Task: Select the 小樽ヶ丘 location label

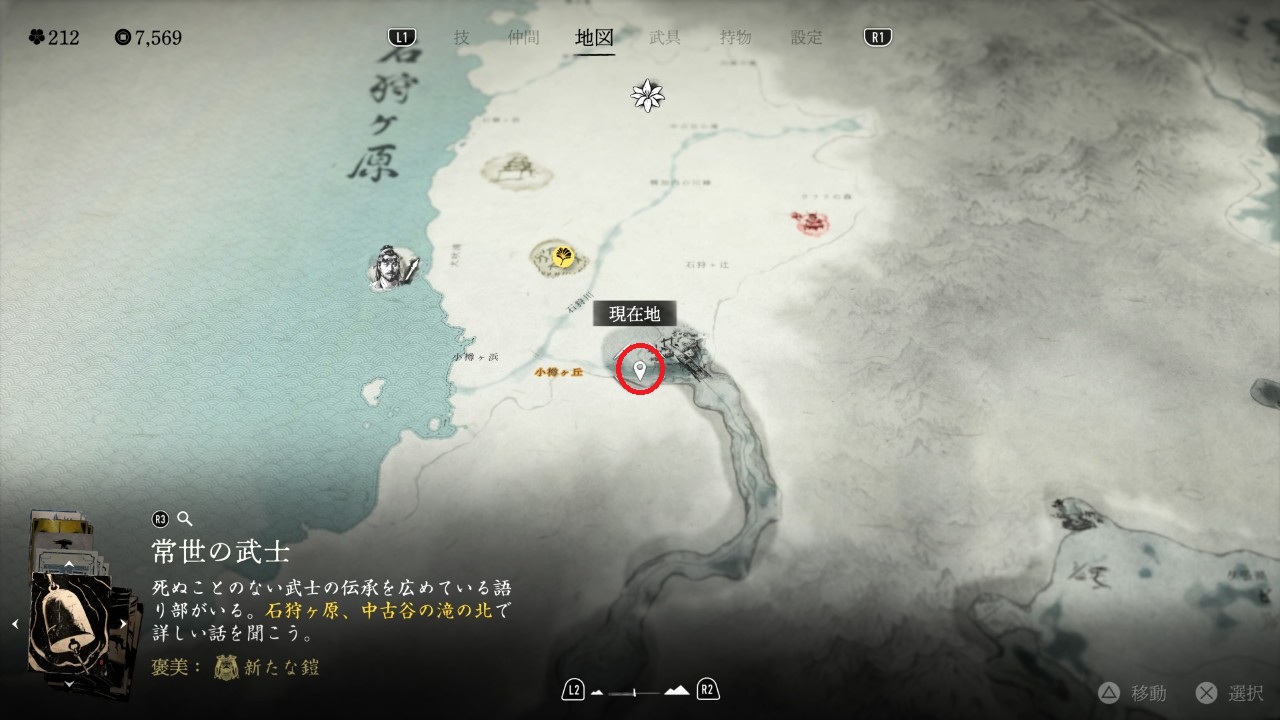Action: (x=558, y=372)
